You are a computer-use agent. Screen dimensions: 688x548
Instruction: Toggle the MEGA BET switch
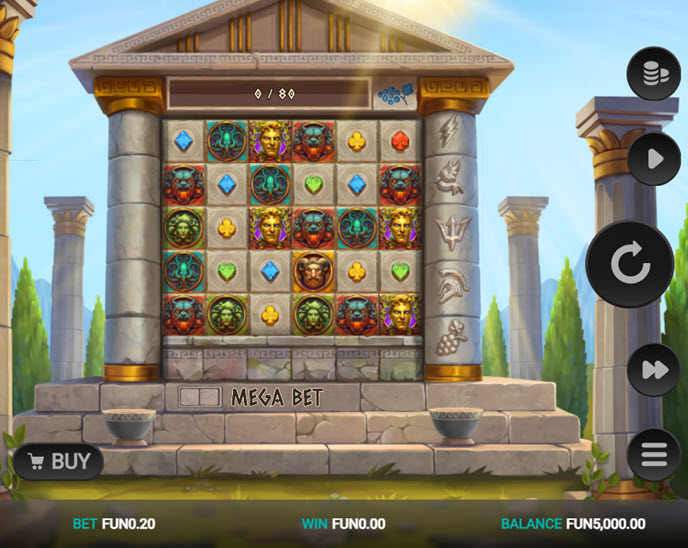pyautogui.click(x=200, y=397)
